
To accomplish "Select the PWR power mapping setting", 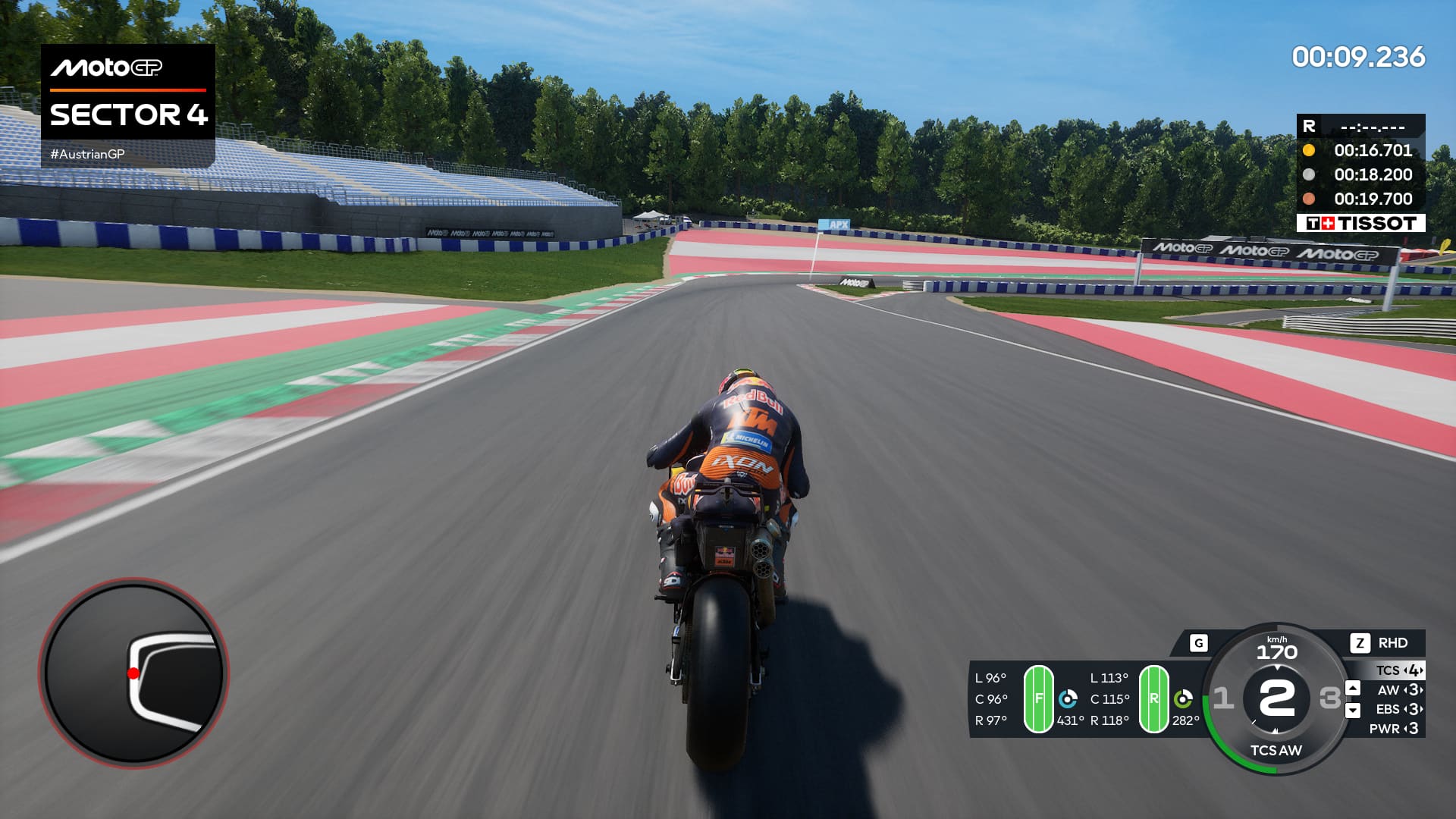I will coord(1394,729).
